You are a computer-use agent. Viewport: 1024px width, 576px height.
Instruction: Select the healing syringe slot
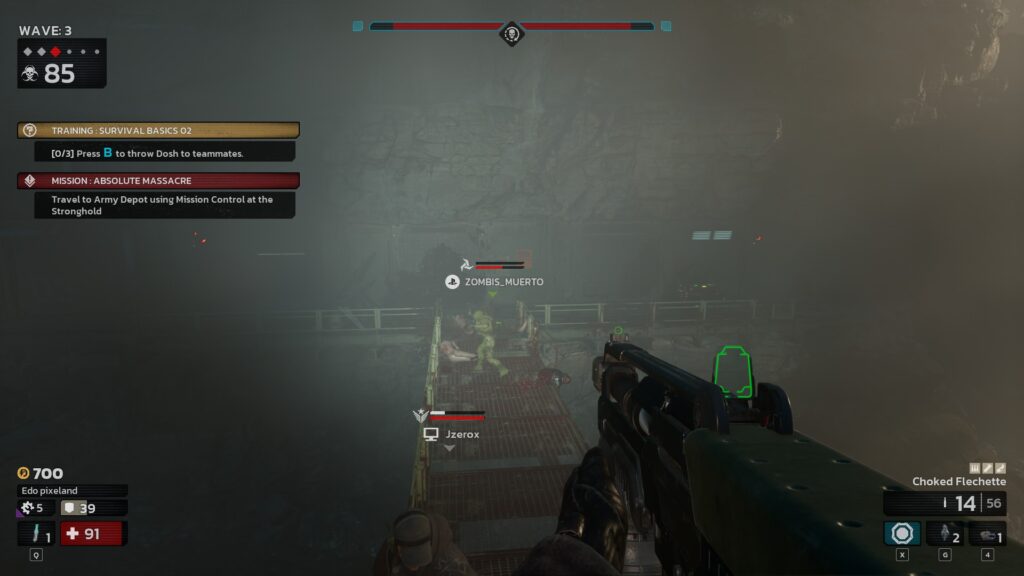[x=36, y=534]
